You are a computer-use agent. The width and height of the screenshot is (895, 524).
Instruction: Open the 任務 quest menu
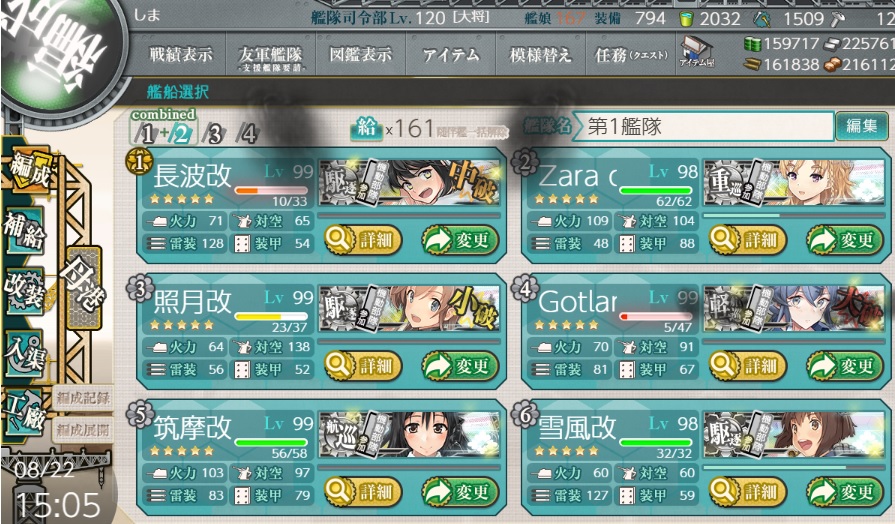(x=631, y=56)
